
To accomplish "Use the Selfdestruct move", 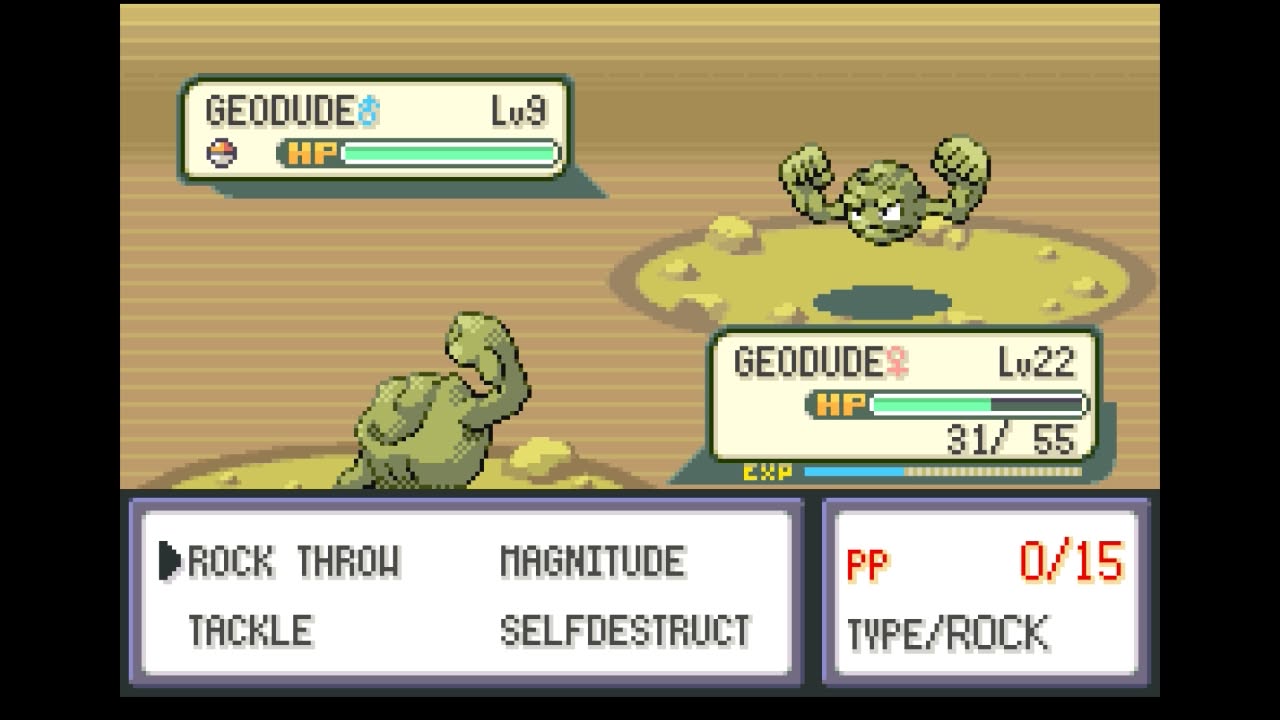I will 625,631.
